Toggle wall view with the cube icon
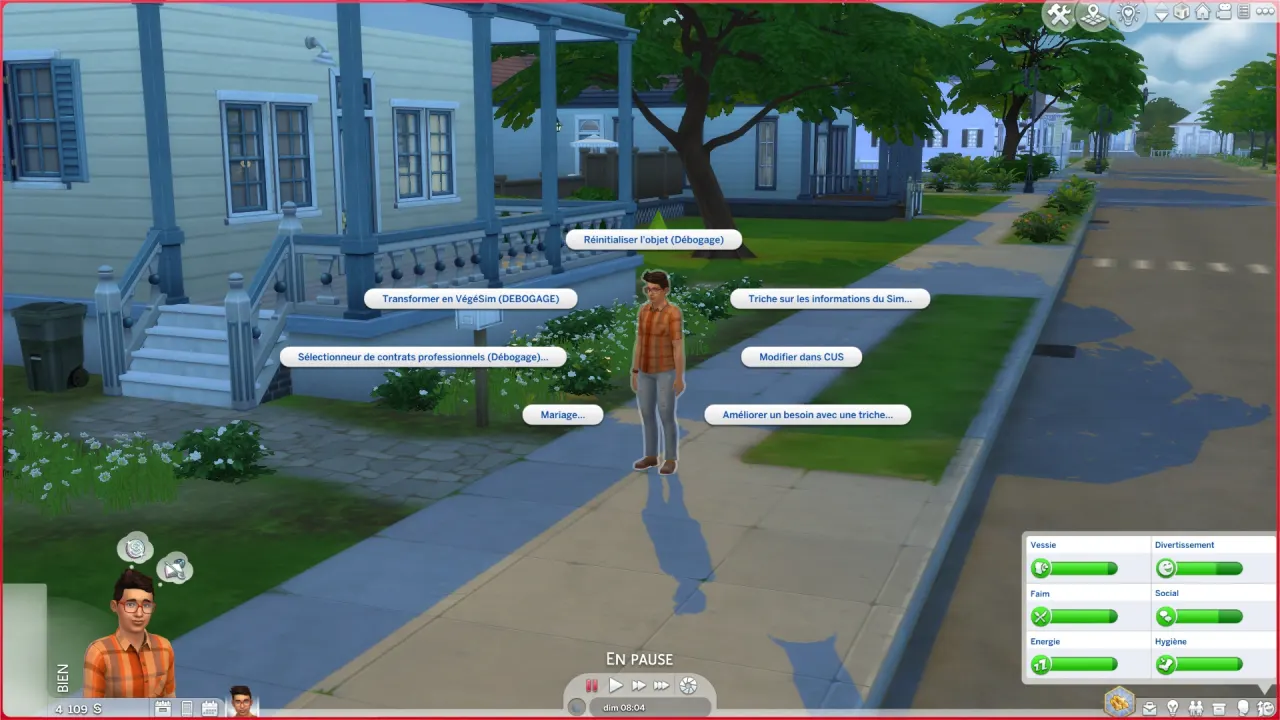 tap(1181, 13)
